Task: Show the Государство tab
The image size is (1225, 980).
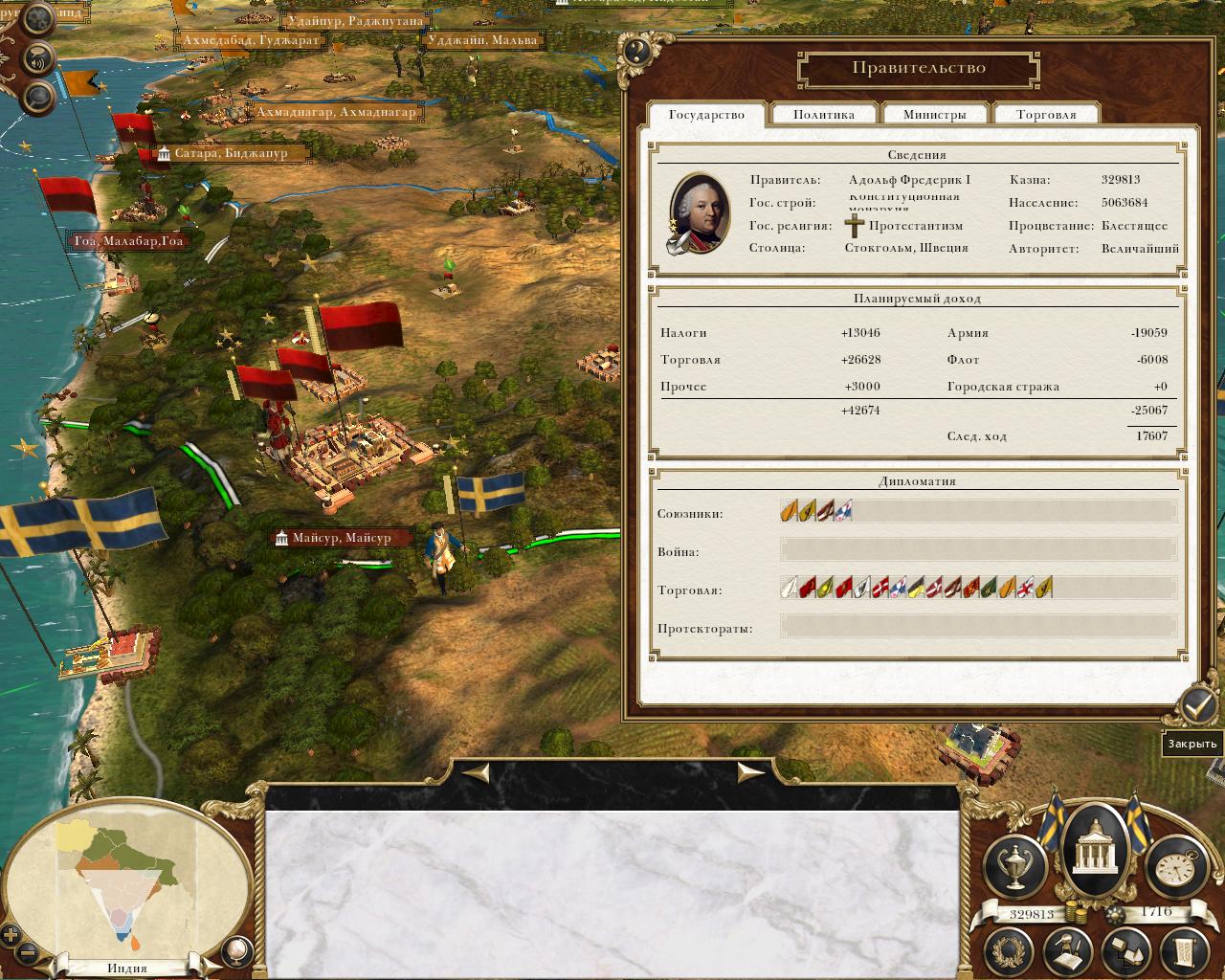Action: pos(706,115)
